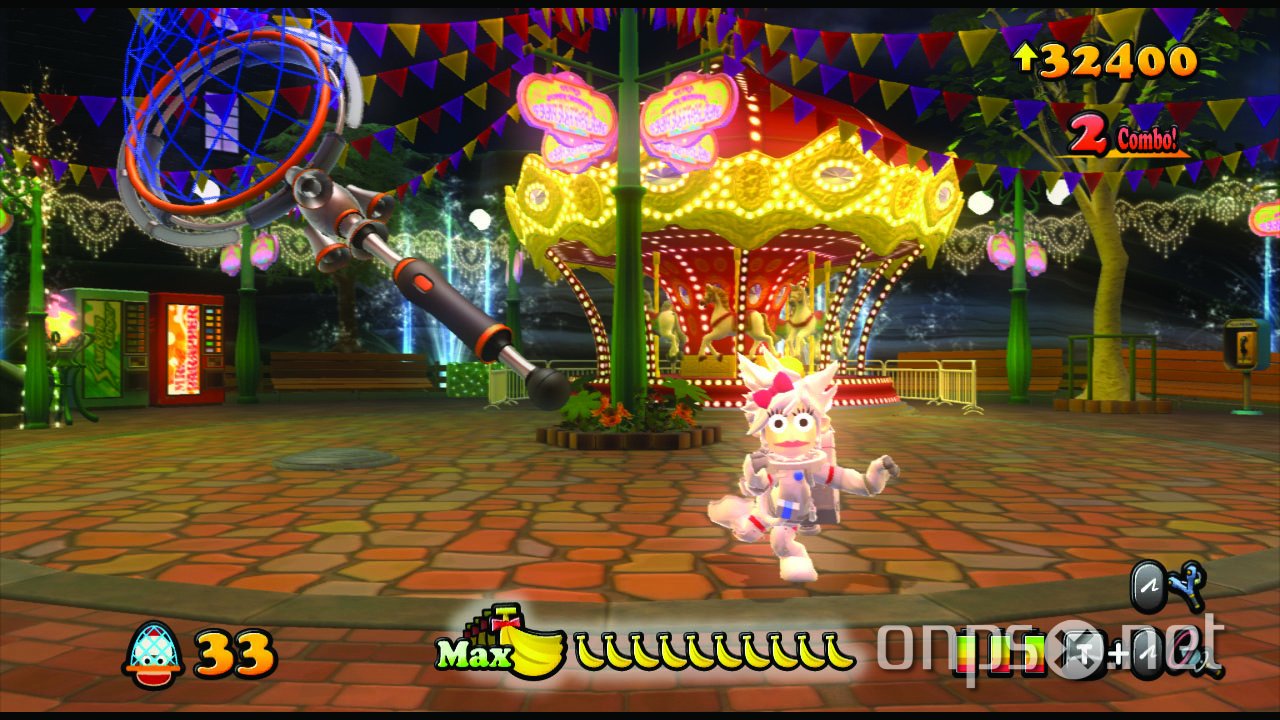Screen dimensions: 1280x720
Task: Click the upward arrow beside the score
Action: tap(1026, 60)
